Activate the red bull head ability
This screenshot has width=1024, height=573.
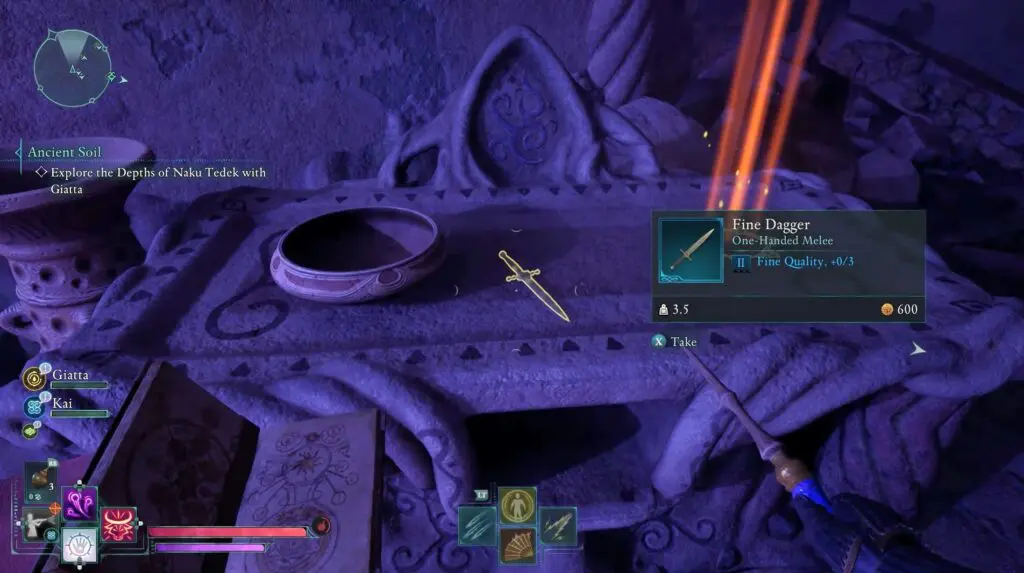tap(118, 525)
